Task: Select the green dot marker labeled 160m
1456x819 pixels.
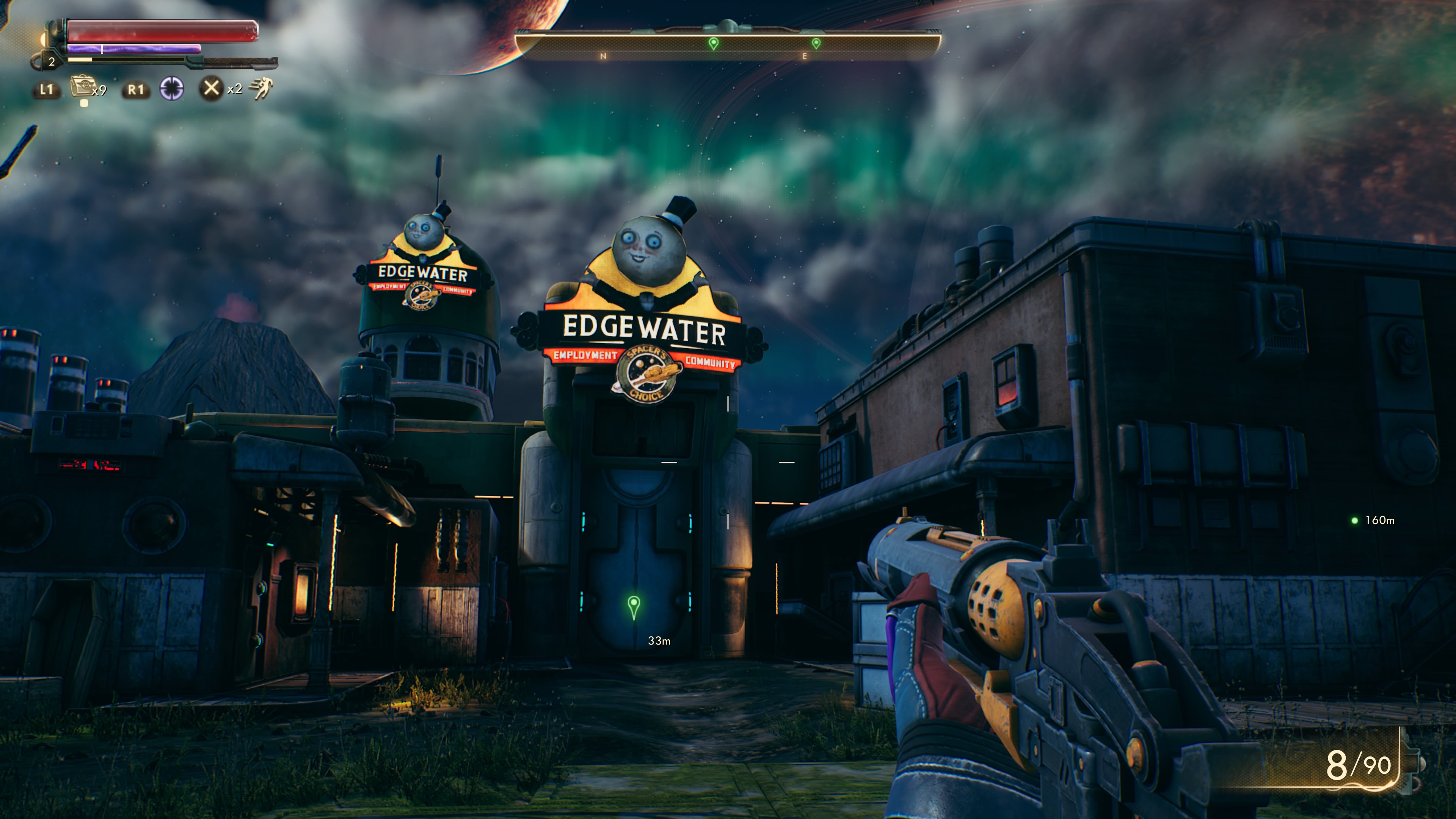Action: 1354,521
